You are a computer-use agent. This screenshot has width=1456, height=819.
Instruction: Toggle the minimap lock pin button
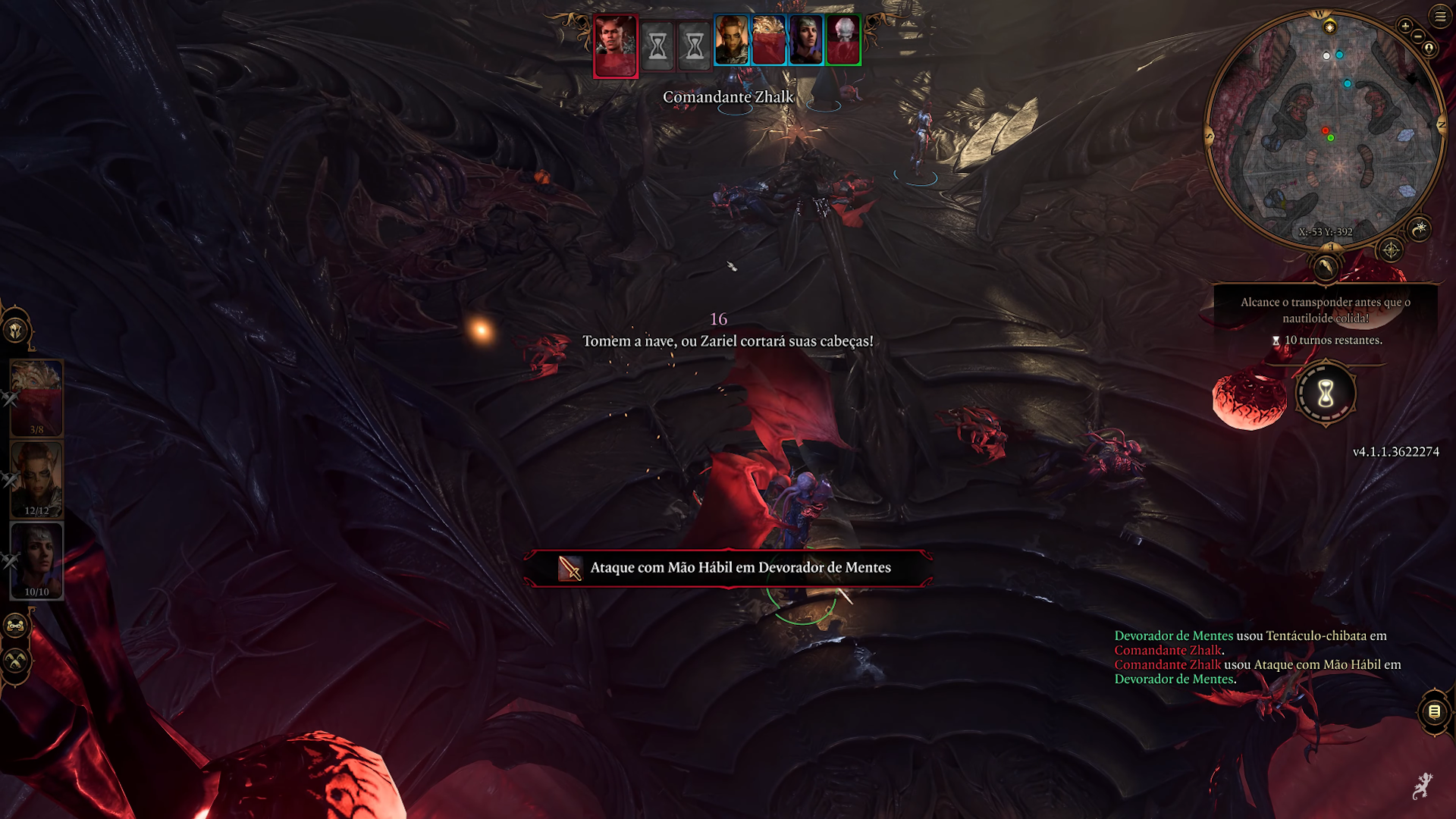[1429, 49]
